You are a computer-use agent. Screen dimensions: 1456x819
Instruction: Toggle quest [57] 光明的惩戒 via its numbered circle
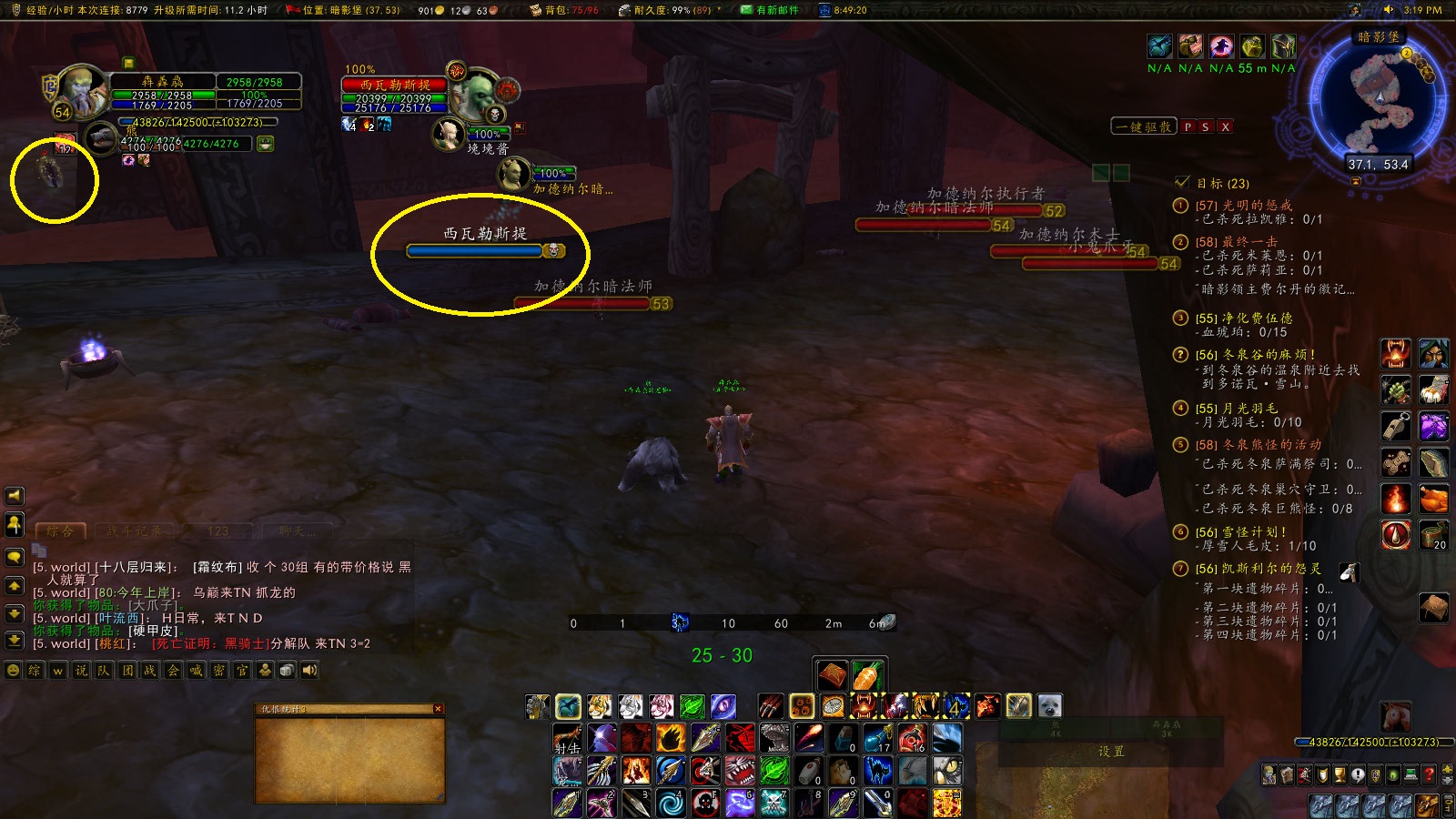point(1182,206)
